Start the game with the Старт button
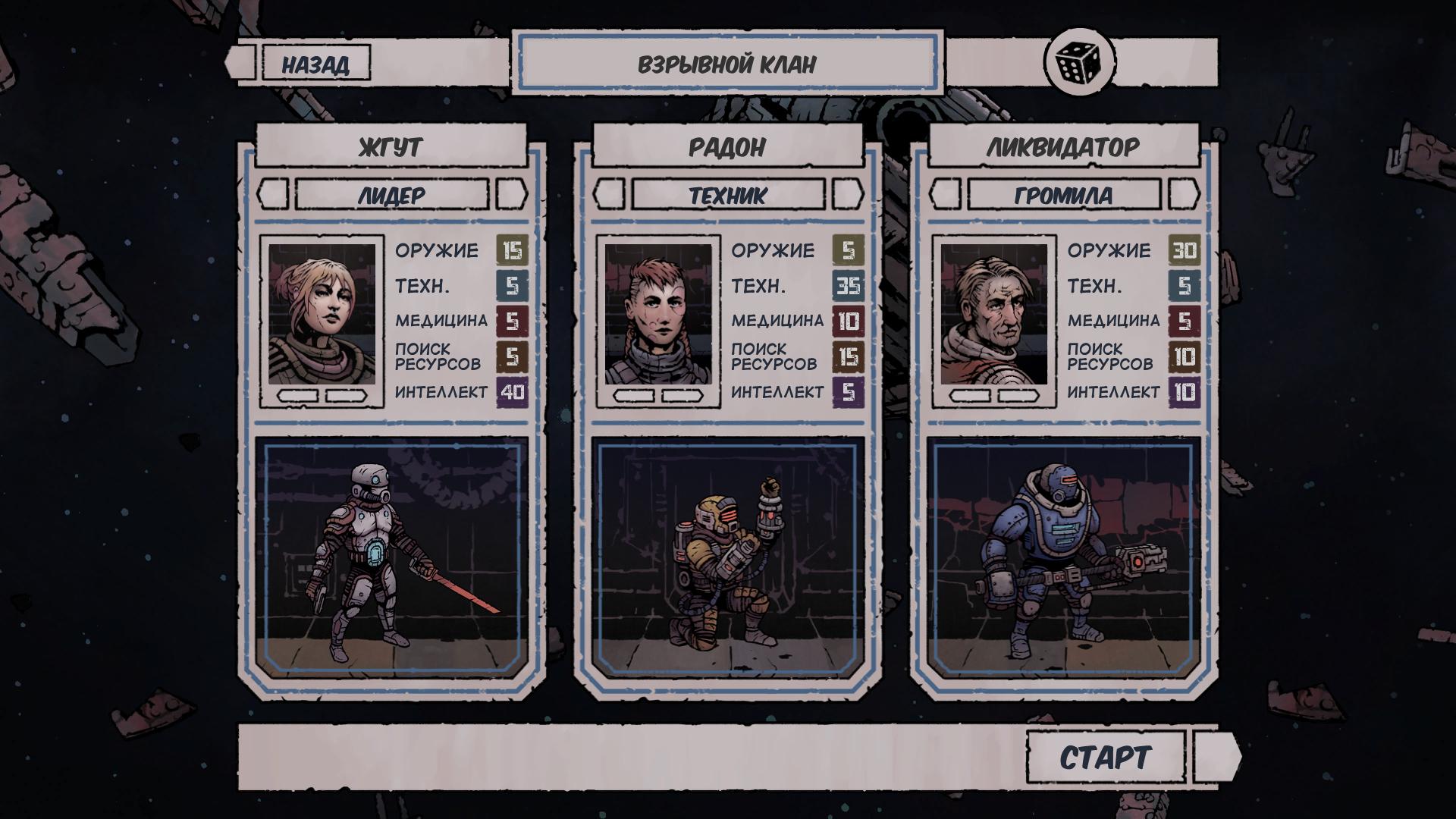This screenshot has width=1456, height=819. [1105, 758]
